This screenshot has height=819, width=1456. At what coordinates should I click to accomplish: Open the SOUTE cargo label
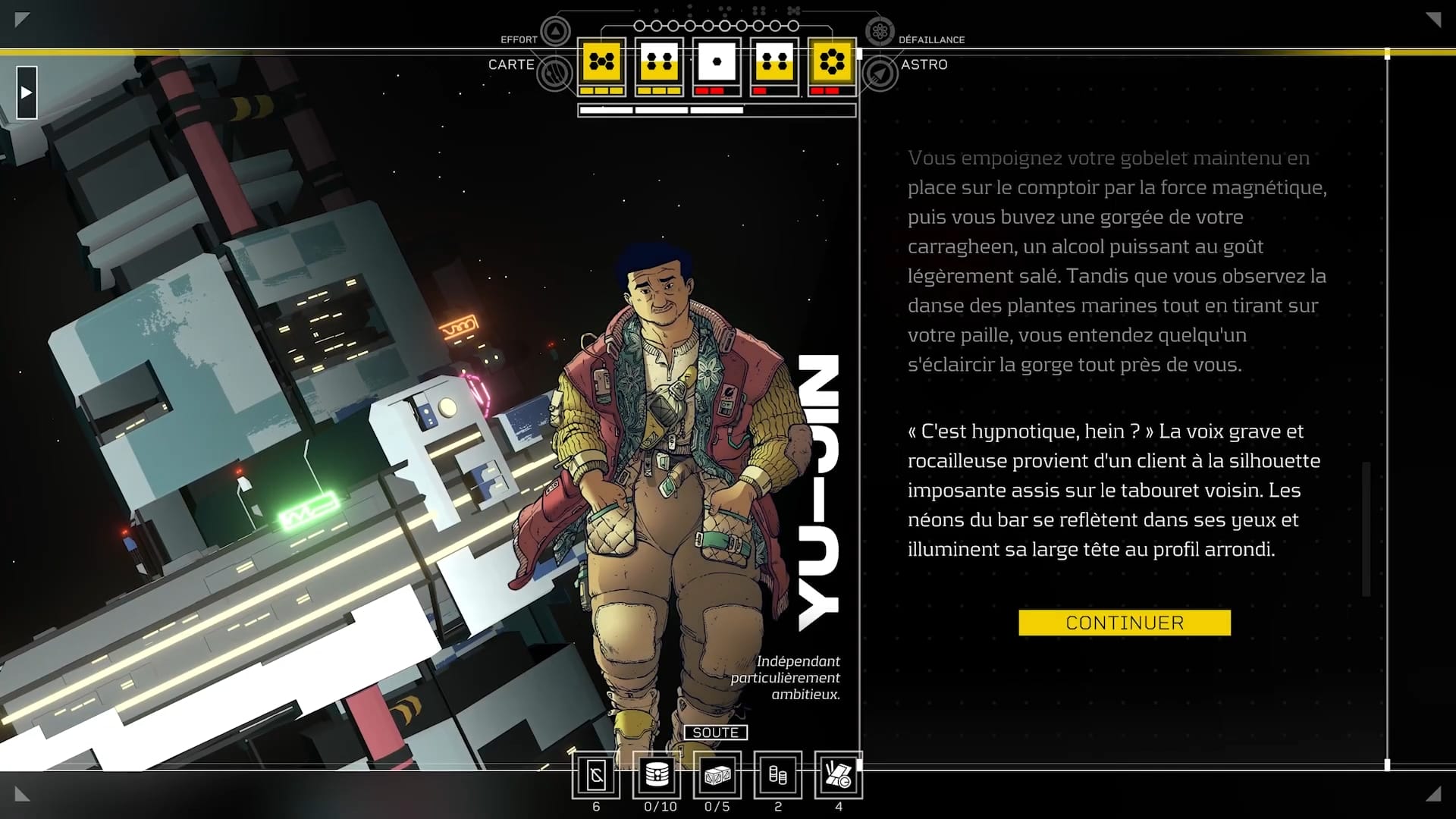click(715, 733)
